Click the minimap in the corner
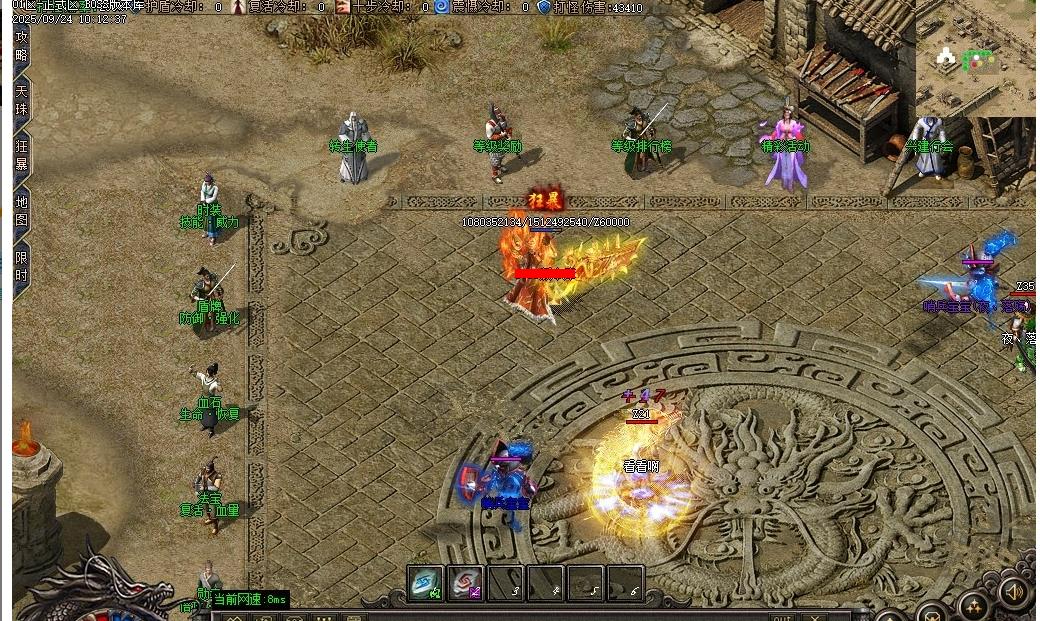The image size is (1040, 621). 975,58
